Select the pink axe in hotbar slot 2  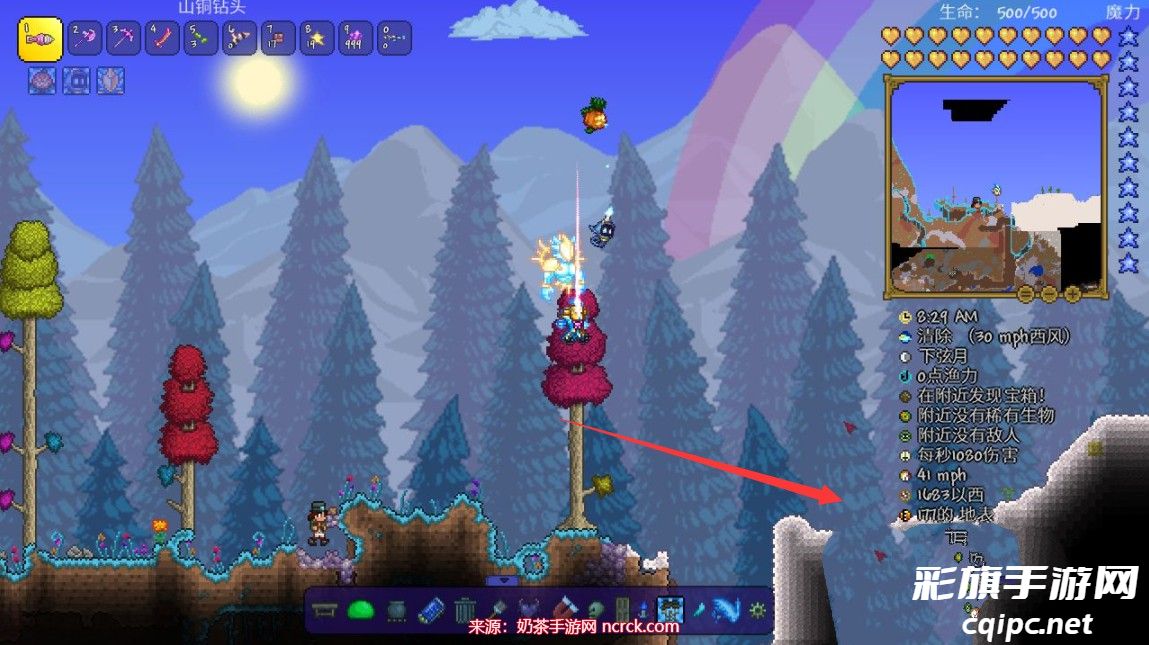click(86, 39)
